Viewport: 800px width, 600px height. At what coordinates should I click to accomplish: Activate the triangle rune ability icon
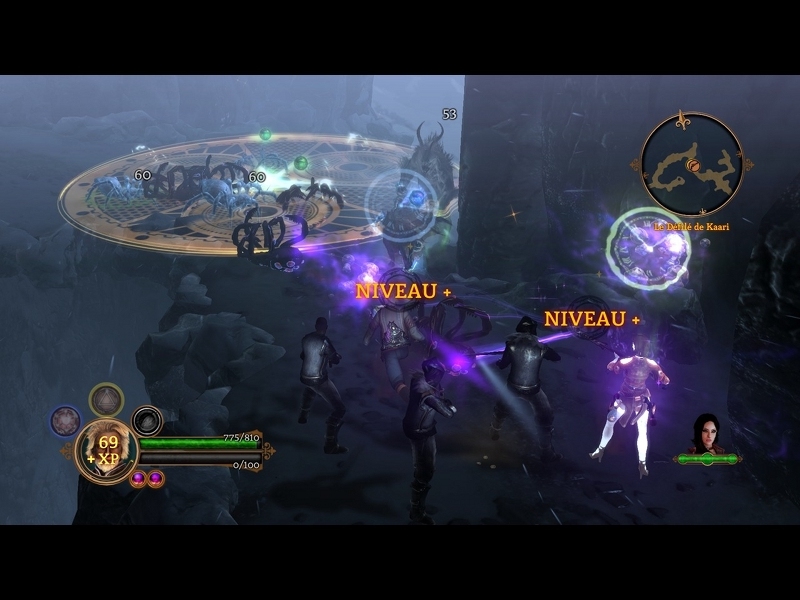pyautogui.click(x=106, y=400)
